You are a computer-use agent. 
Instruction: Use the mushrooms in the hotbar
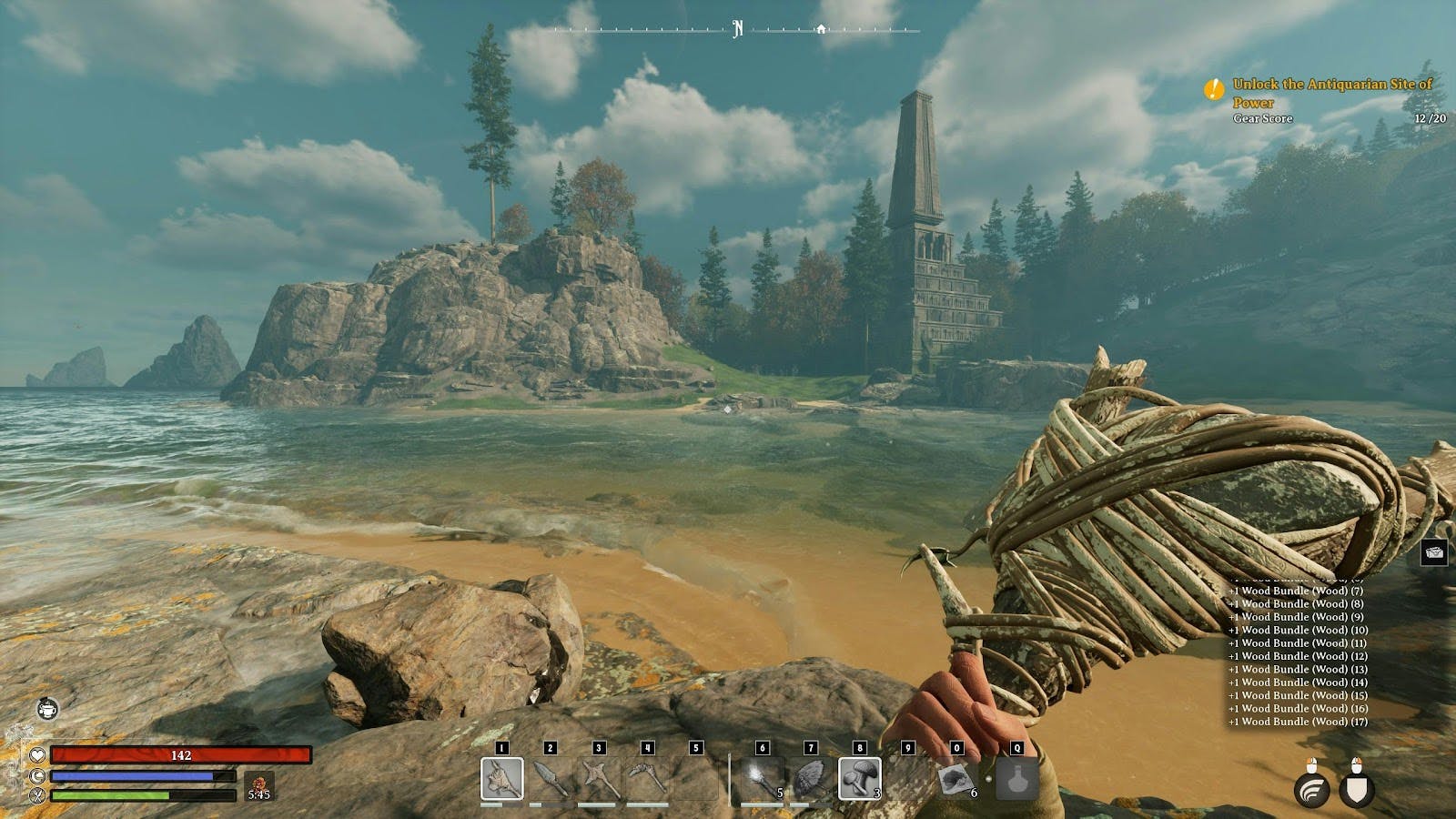(x=859, y=778)
